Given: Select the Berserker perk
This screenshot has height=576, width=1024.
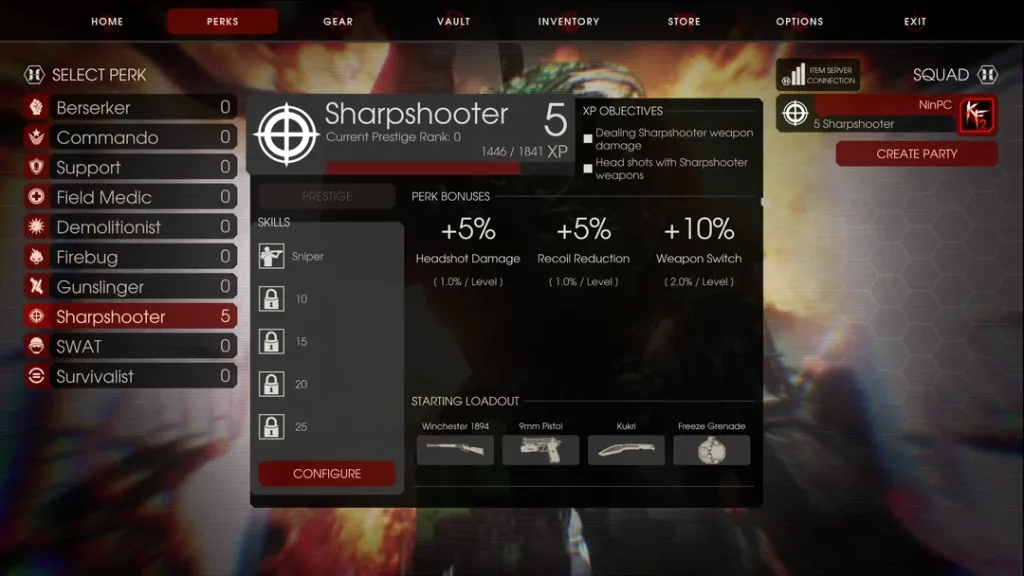Looking at the screenshot, I should 131,107.
